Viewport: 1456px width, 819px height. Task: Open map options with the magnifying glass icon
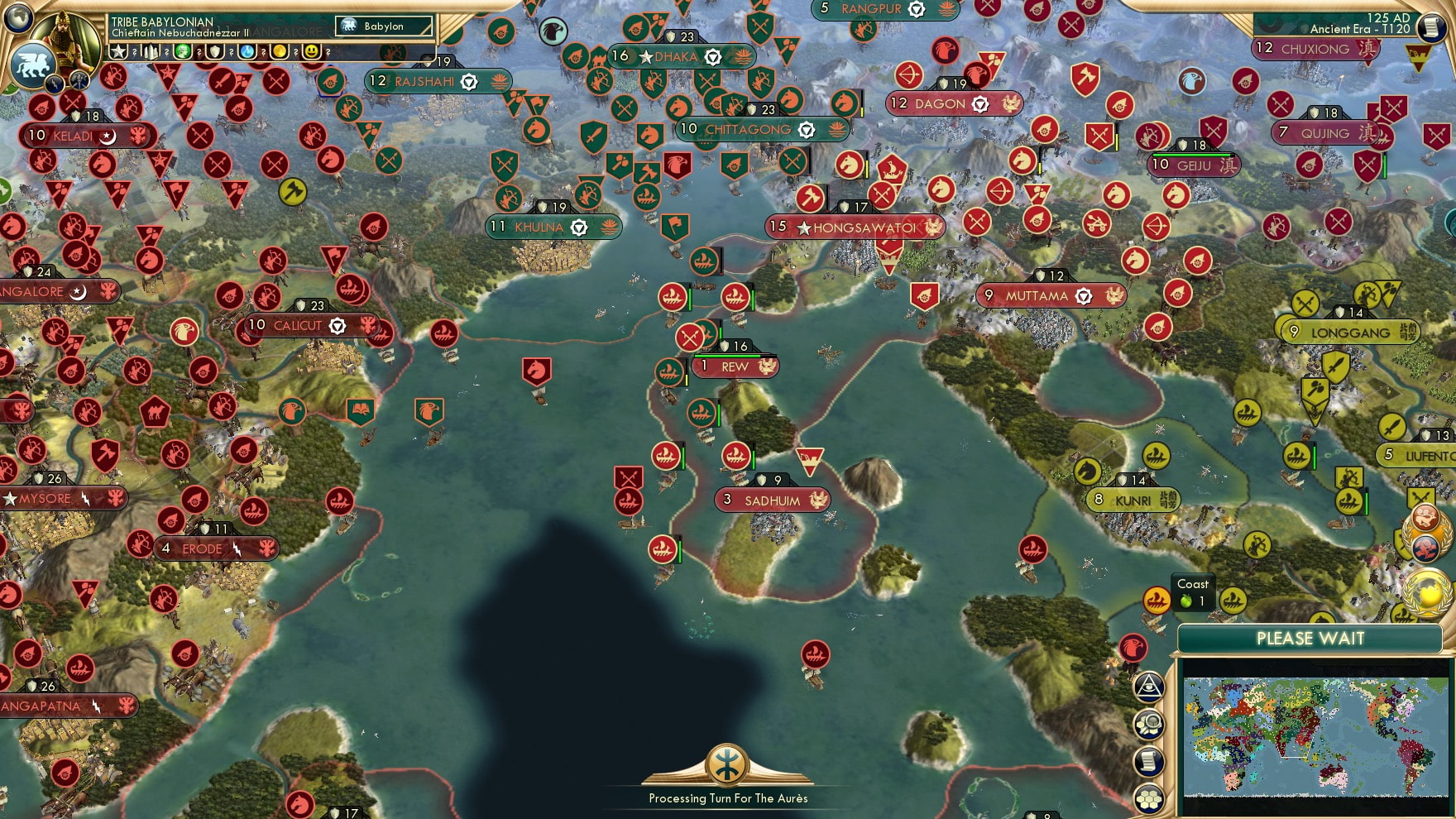[x=1148, y=724]
